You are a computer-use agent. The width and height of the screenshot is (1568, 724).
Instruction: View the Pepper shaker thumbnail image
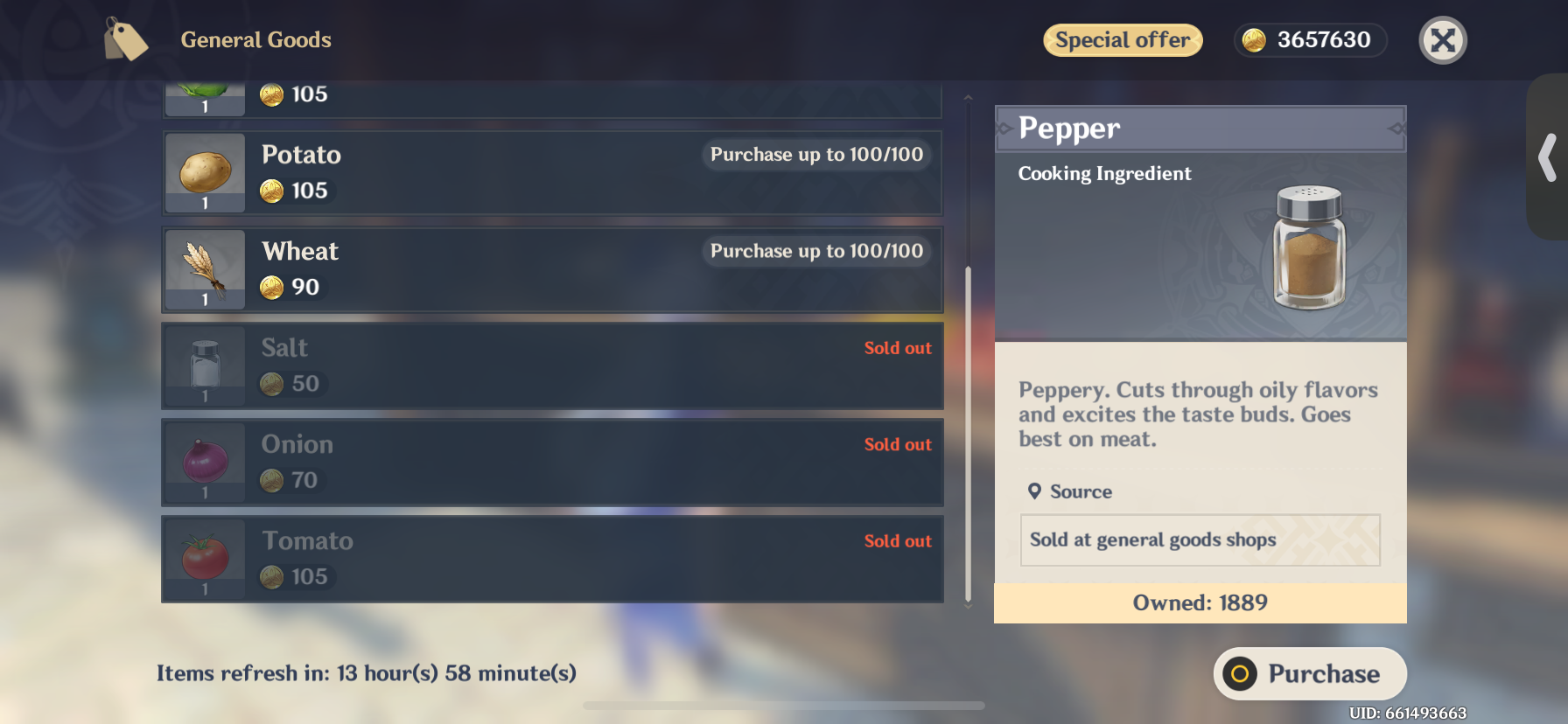pyautogui.click(x=1308, y=249)
